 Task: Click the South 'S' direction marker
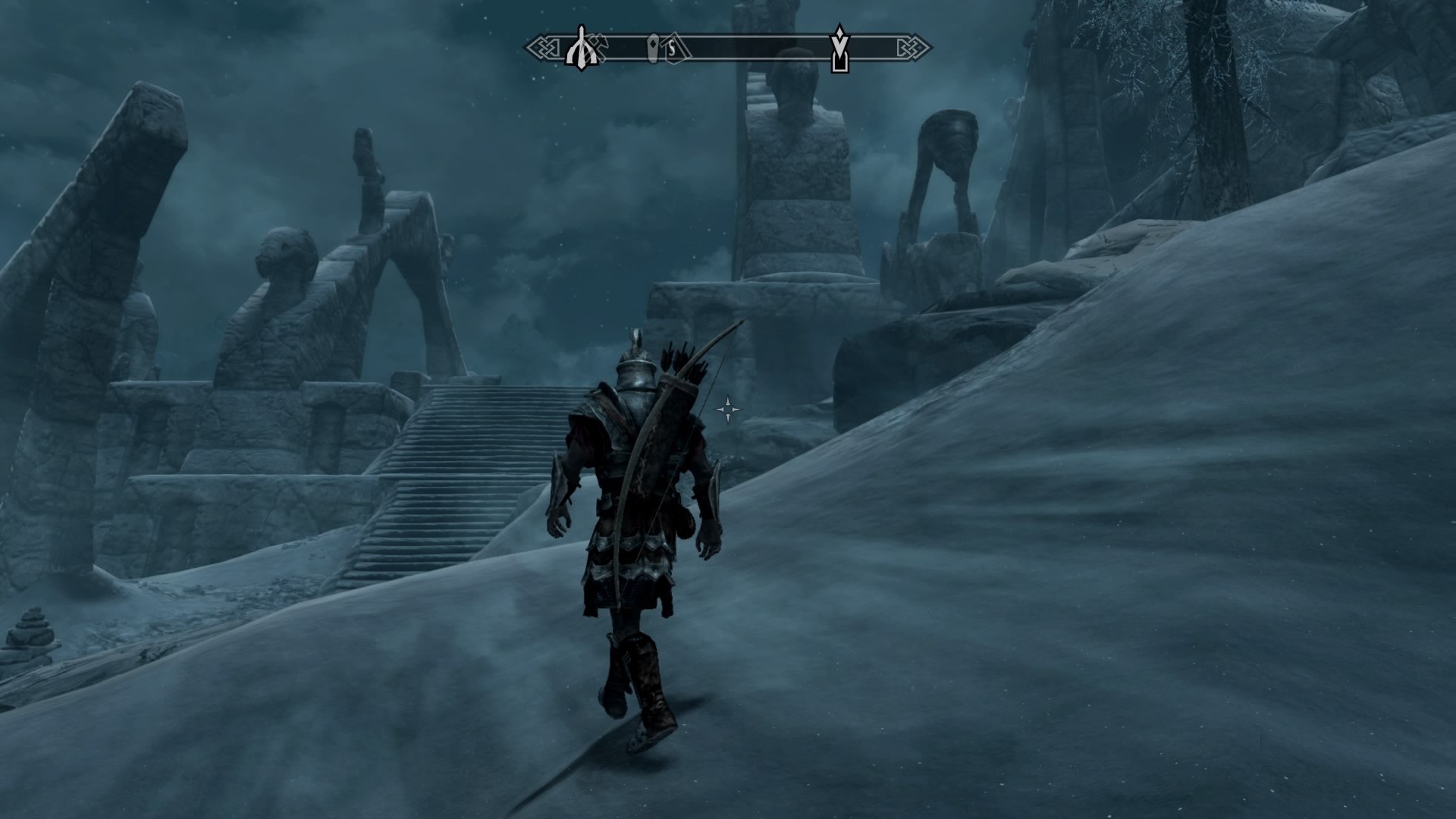point(673,47)
